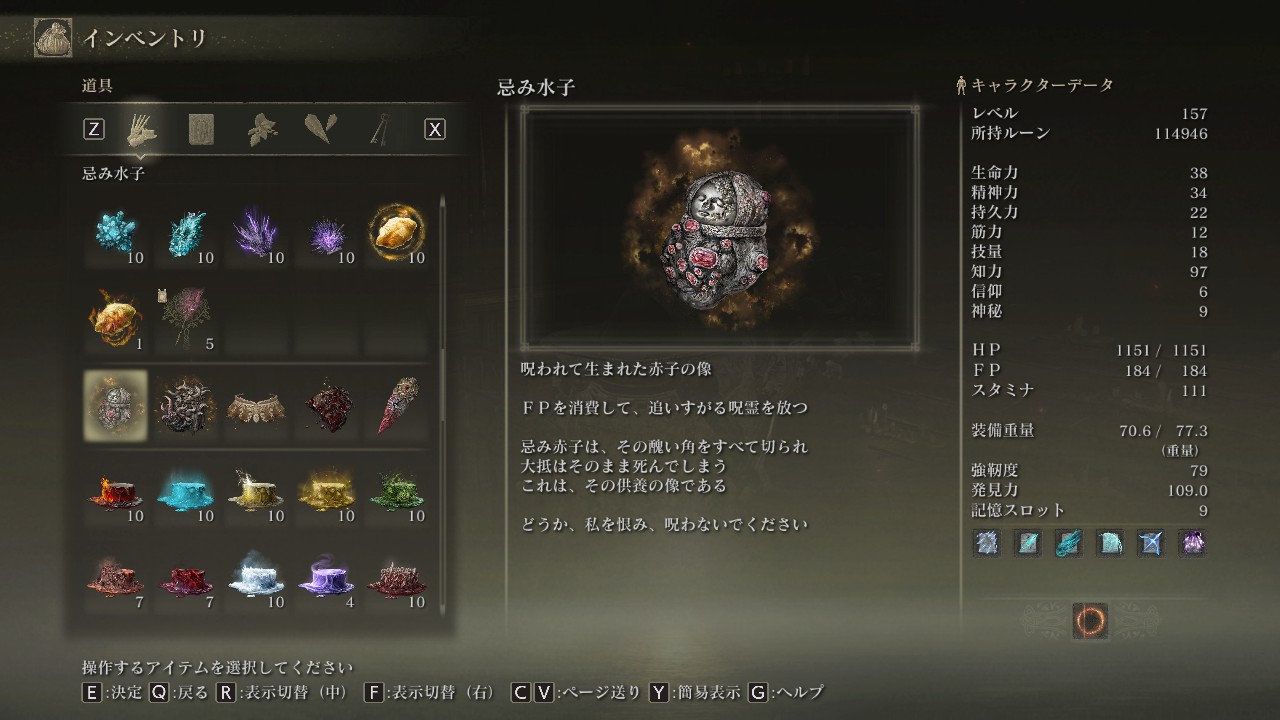Select the white freezing grease
The width and height of the screenshot is (1280, 720).
coord(256,577)
